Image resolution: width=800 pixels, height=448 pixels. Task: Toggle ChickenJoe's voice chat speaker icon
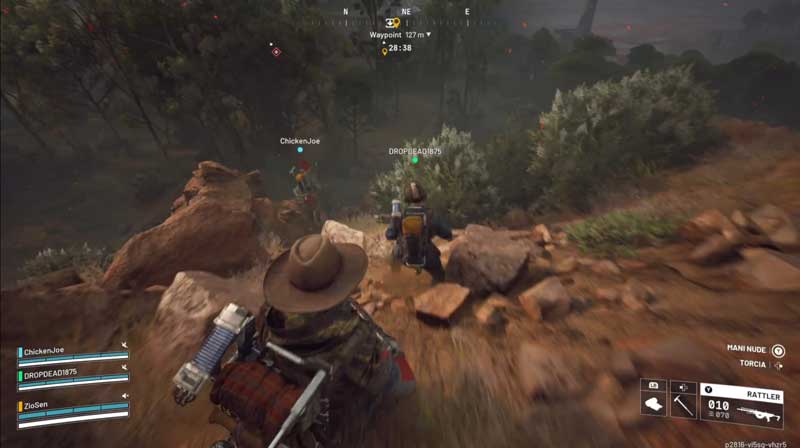(124, 345)
